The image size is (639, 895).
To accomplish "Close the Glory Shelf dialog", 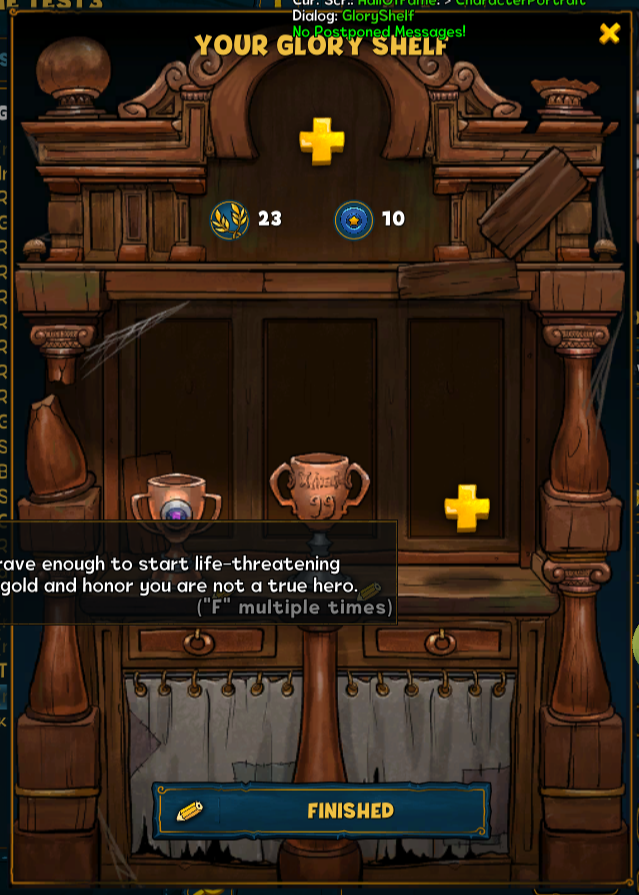I will point(609,34).
